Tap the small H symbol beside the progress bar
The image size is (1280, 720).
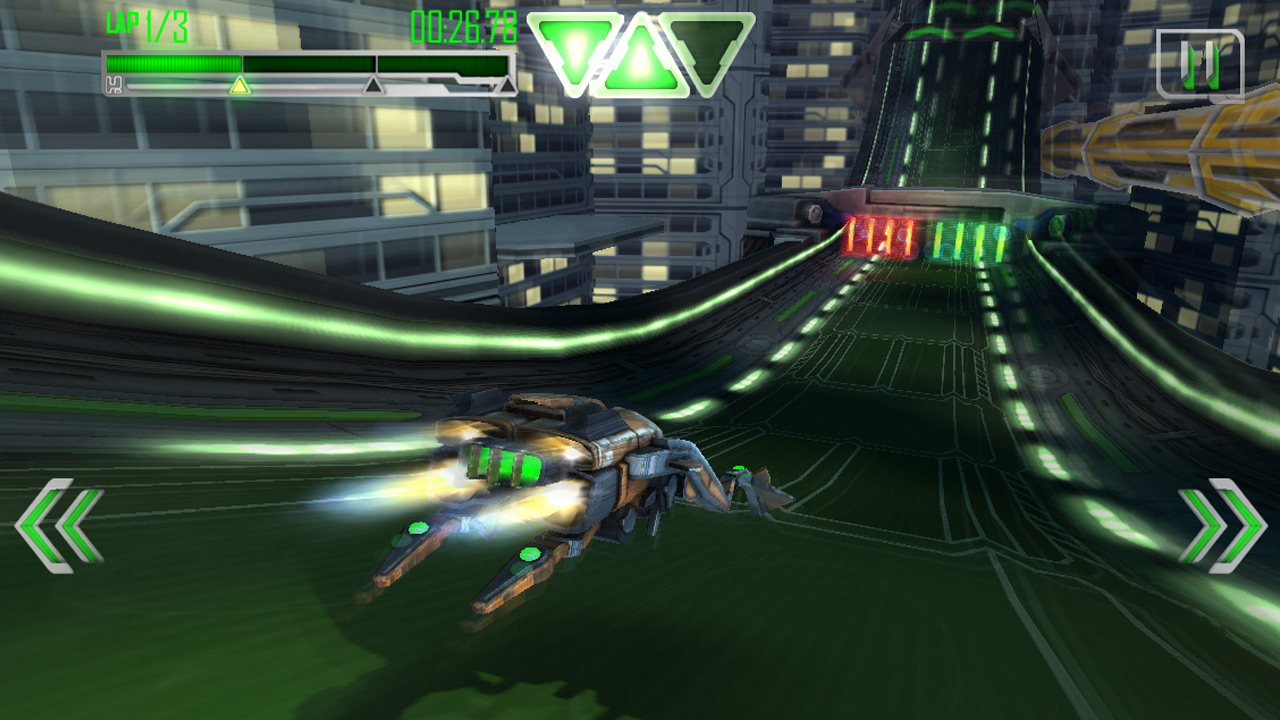(114, 84)
